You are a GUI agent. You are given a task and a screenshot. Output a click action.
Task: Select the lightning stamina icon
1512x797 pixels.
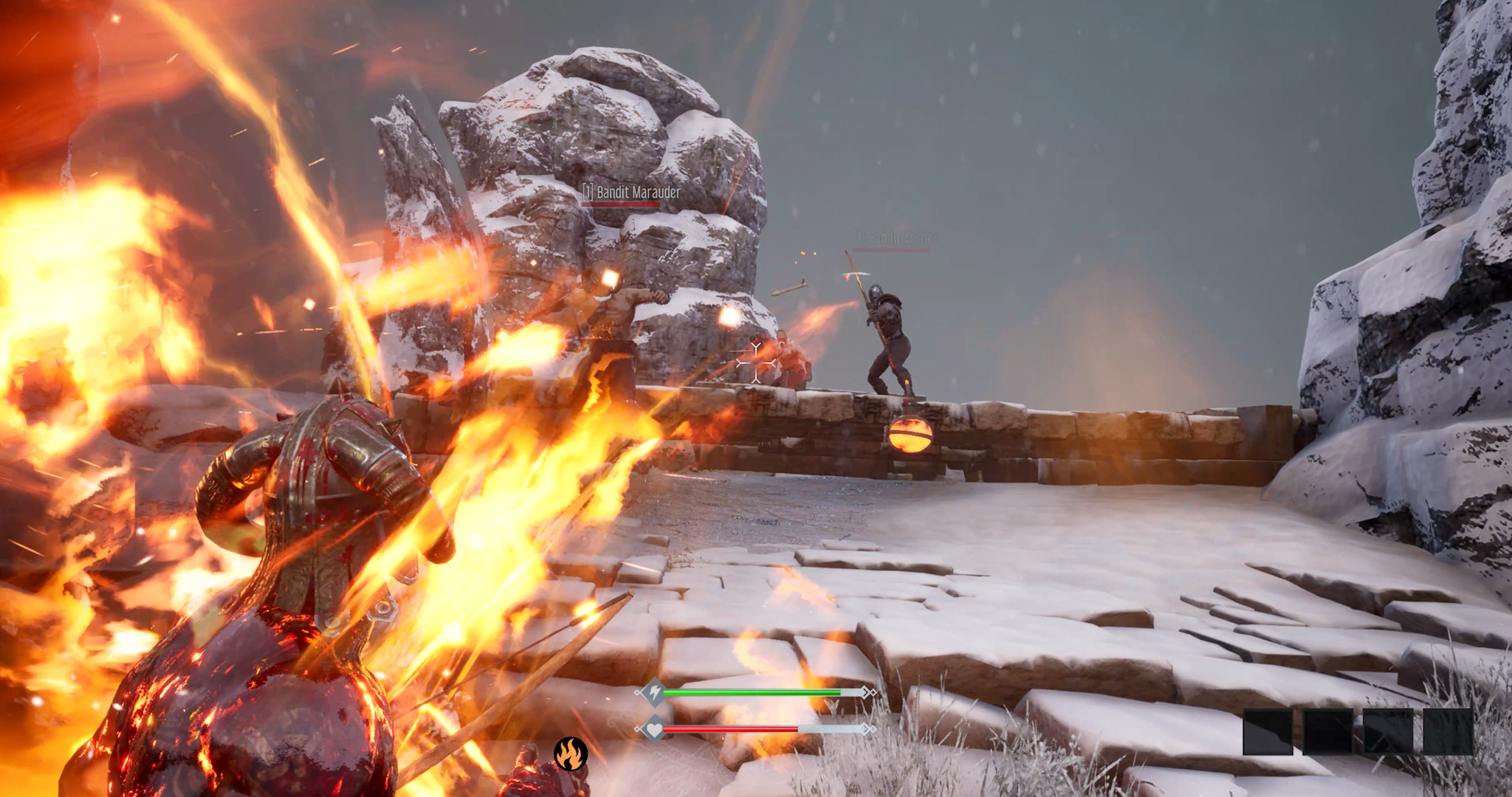(x=654, y=692)
